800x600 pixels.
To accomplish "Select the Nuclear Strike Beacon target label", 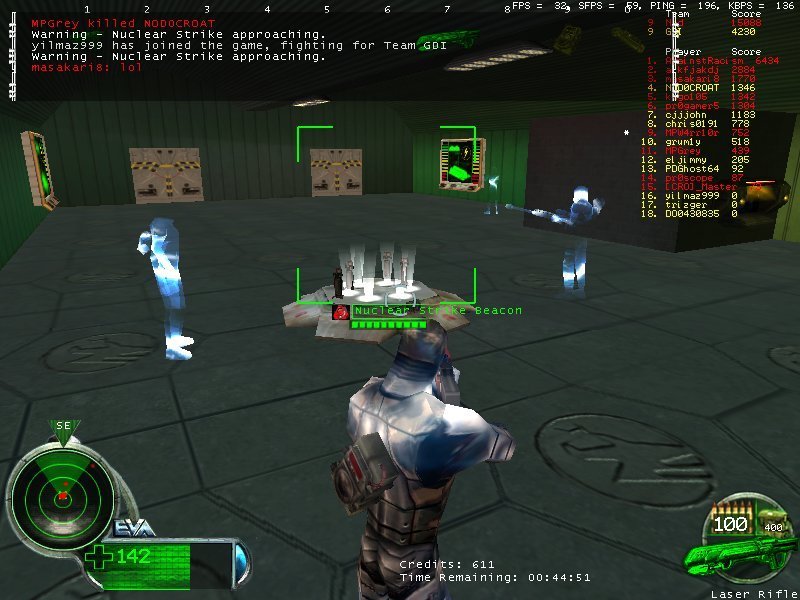I will (x=437, y=311).
